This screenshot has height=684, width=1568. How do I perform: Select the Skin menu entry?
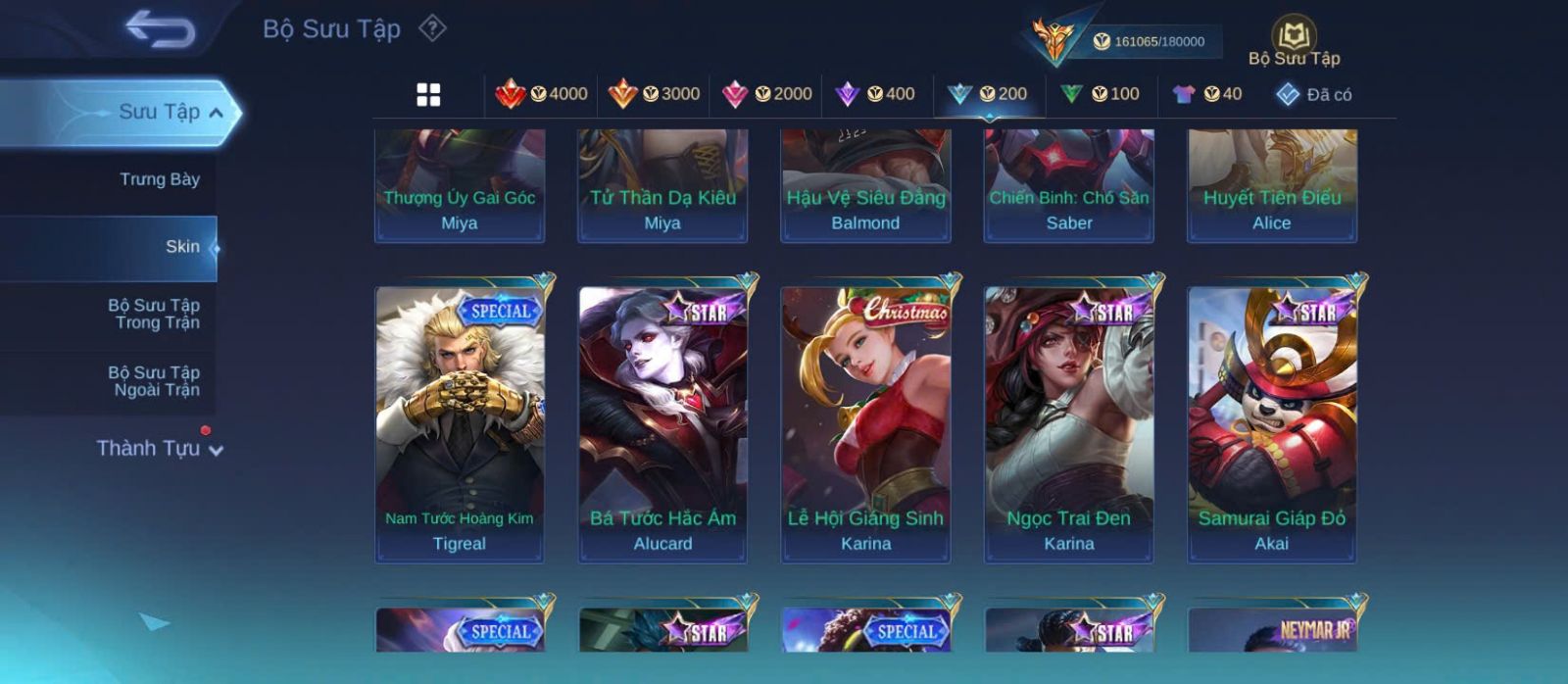(x=181, y=247)
